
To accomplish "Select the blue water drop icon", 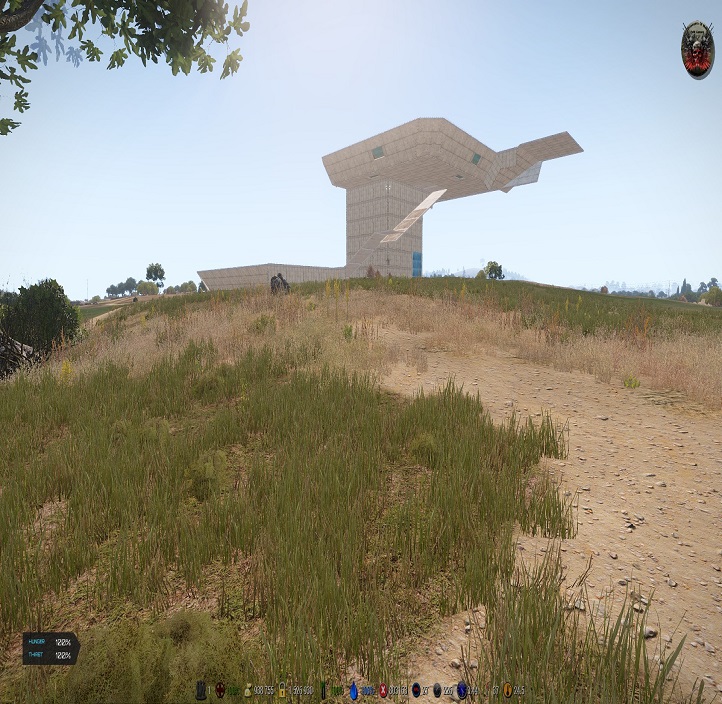I will click(353, 690).
